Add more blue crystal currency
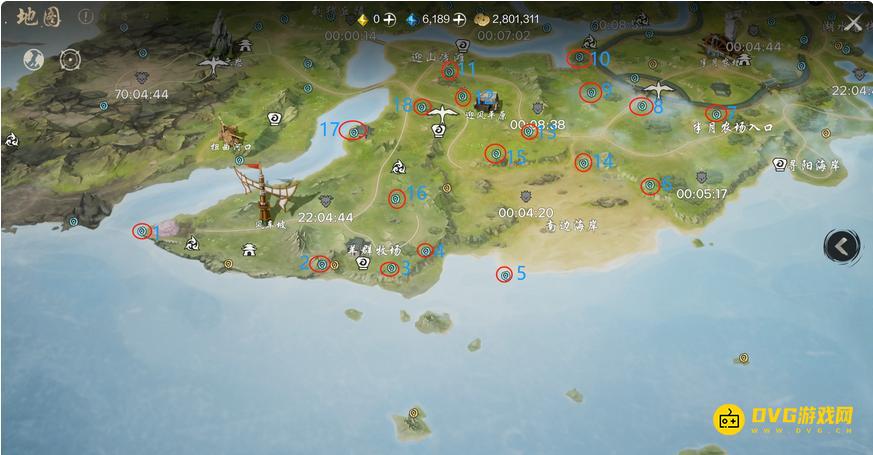The image size is (873, 455). pyautogui.click(x=458, y=19)
